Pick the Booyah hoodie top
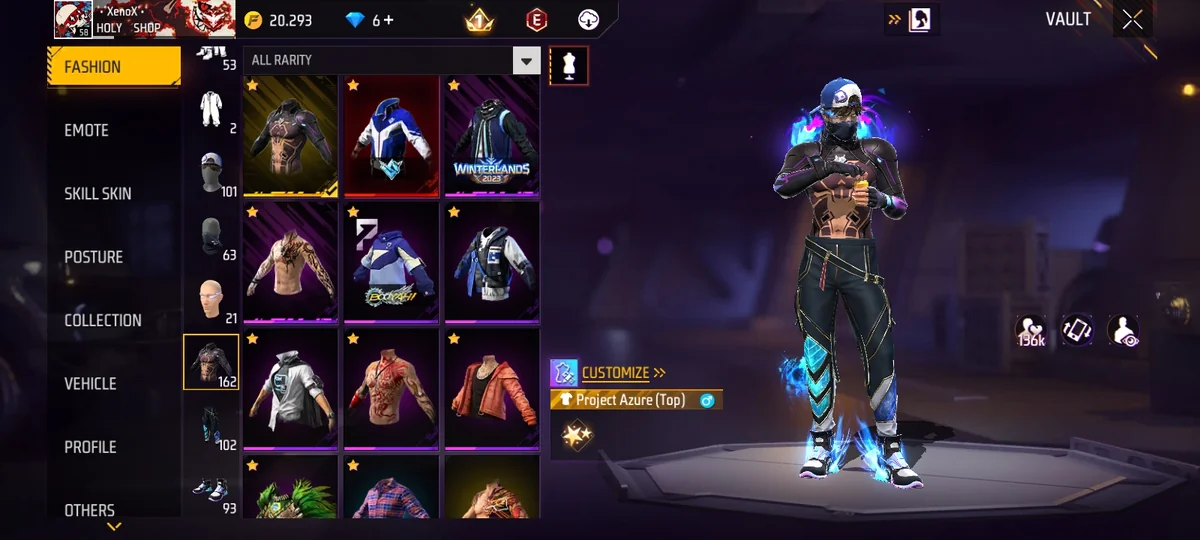 (x=391, y=263)
